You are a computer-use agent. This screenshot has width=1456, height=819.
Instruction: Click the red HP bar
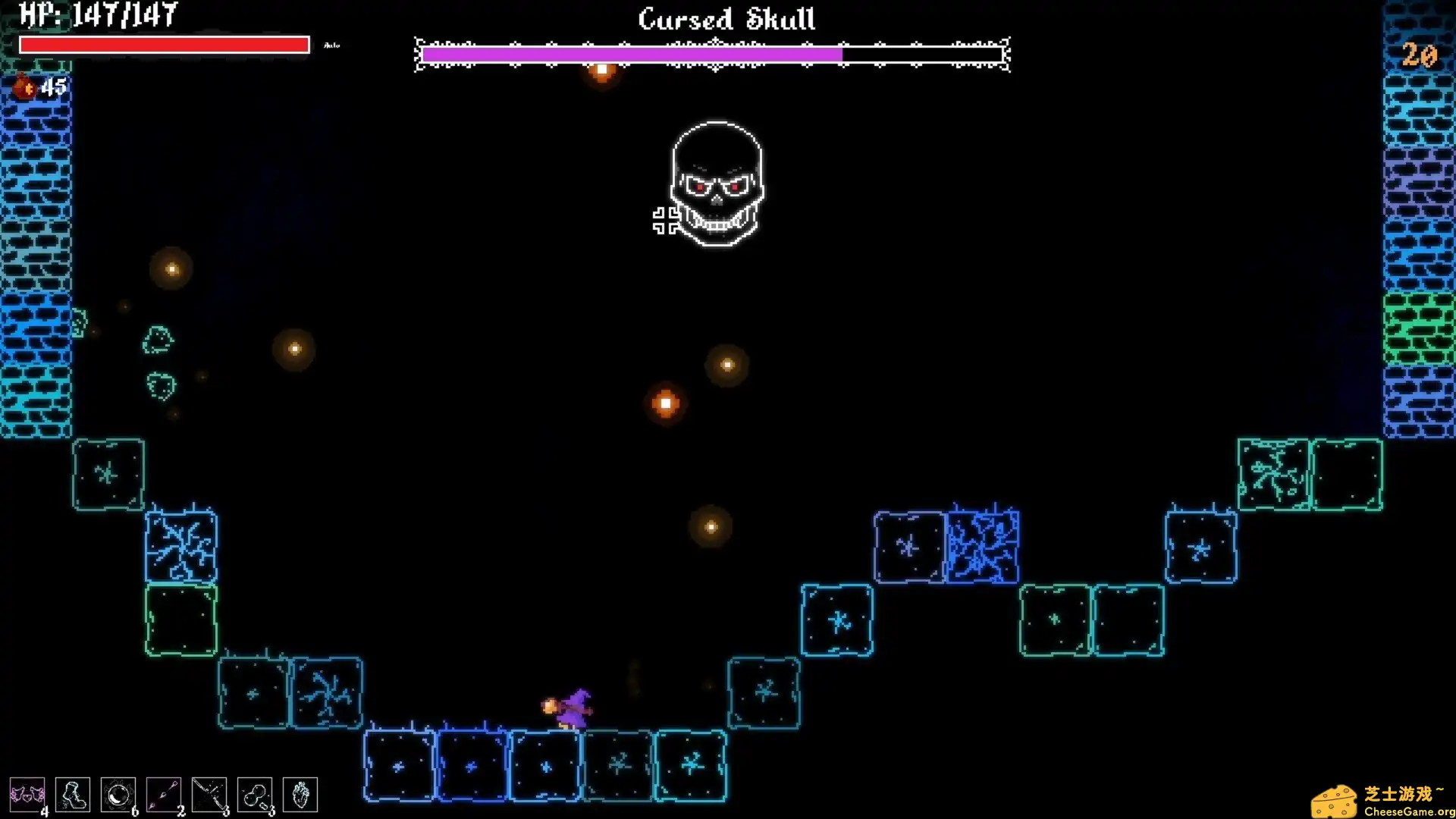[x=164, y=45]
